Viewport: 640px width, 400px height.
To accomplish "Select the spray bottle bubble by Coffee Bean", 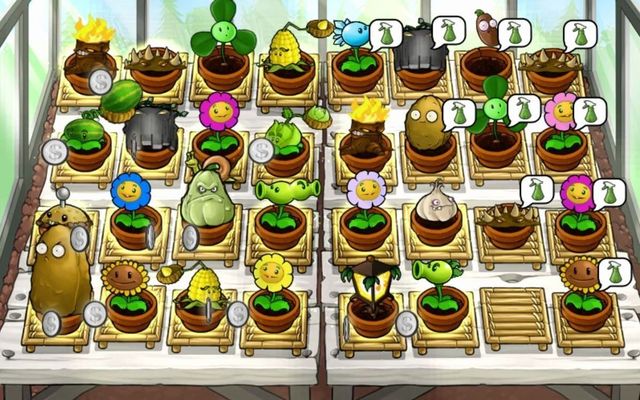I will pos(515,32).
